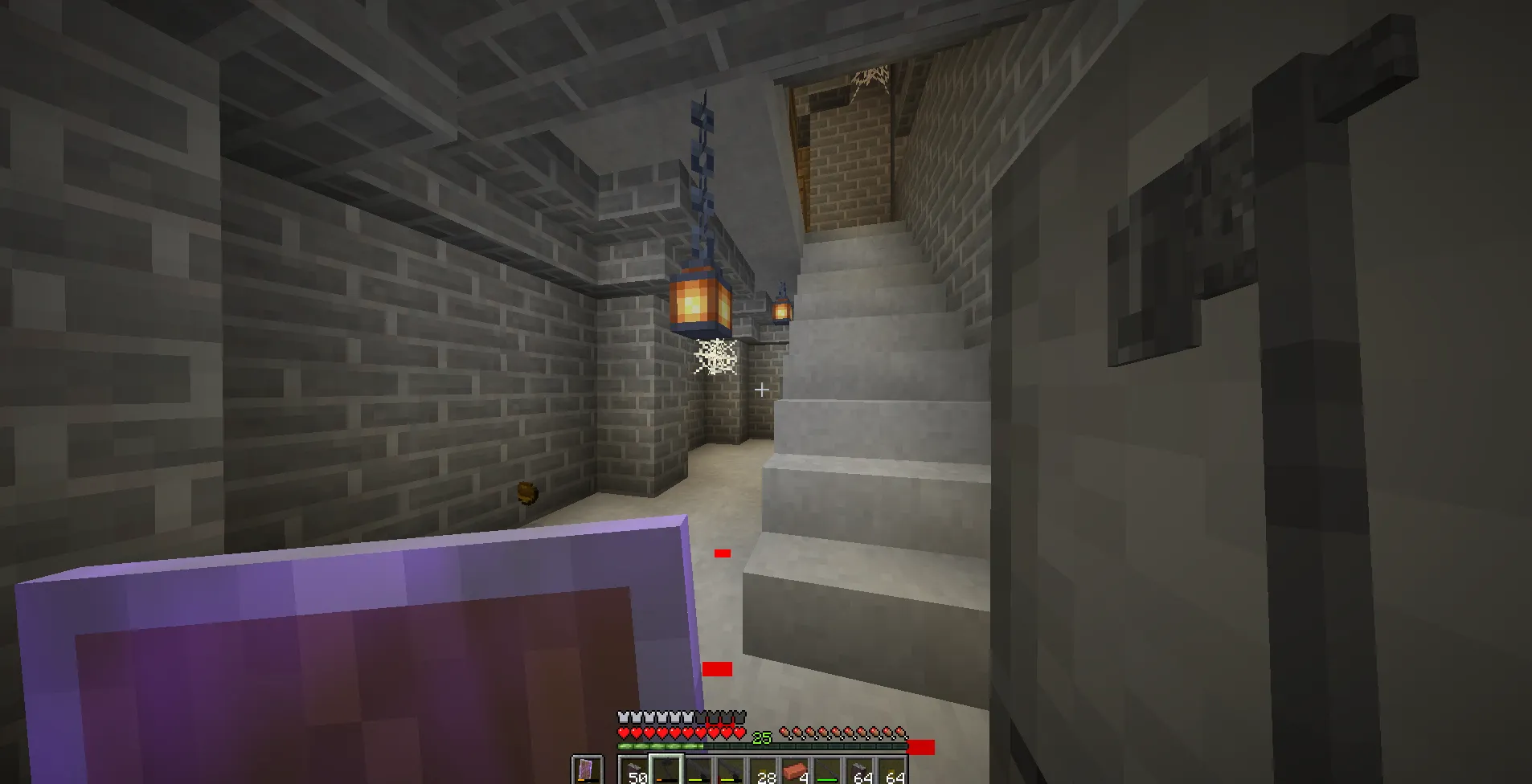Viewport: 1532px width, 784px height.
Task: Click the purple shield in the offhand slot
Action: point(586,768)
